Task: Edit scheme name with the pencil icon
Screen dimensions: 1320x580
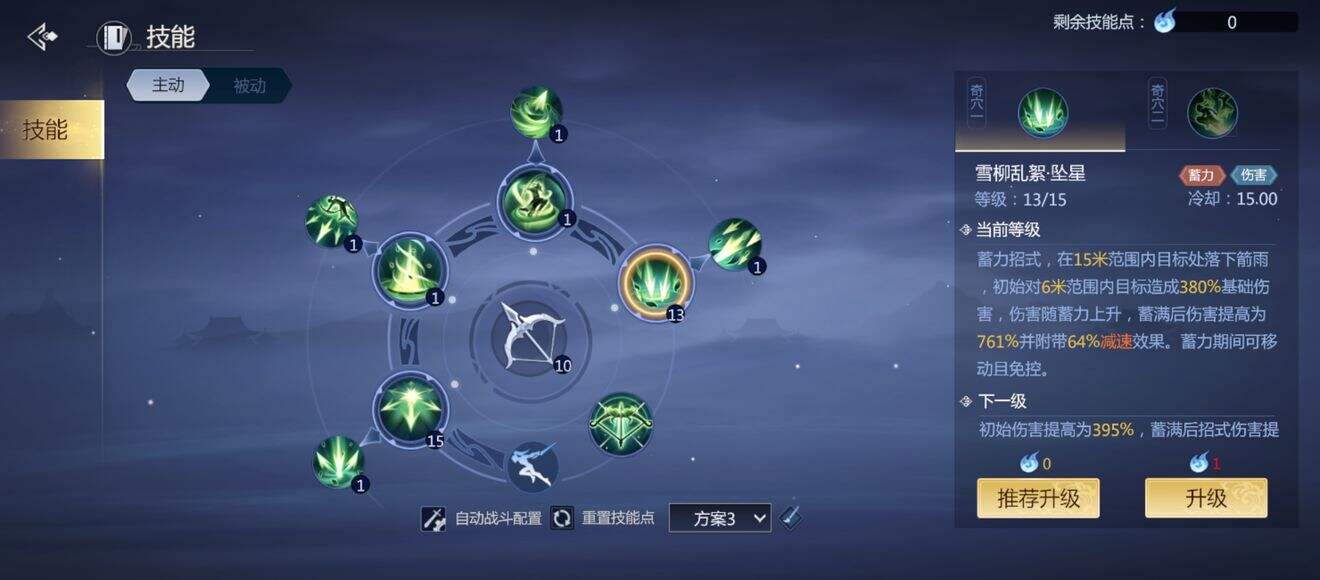Action: pos(791,517)
